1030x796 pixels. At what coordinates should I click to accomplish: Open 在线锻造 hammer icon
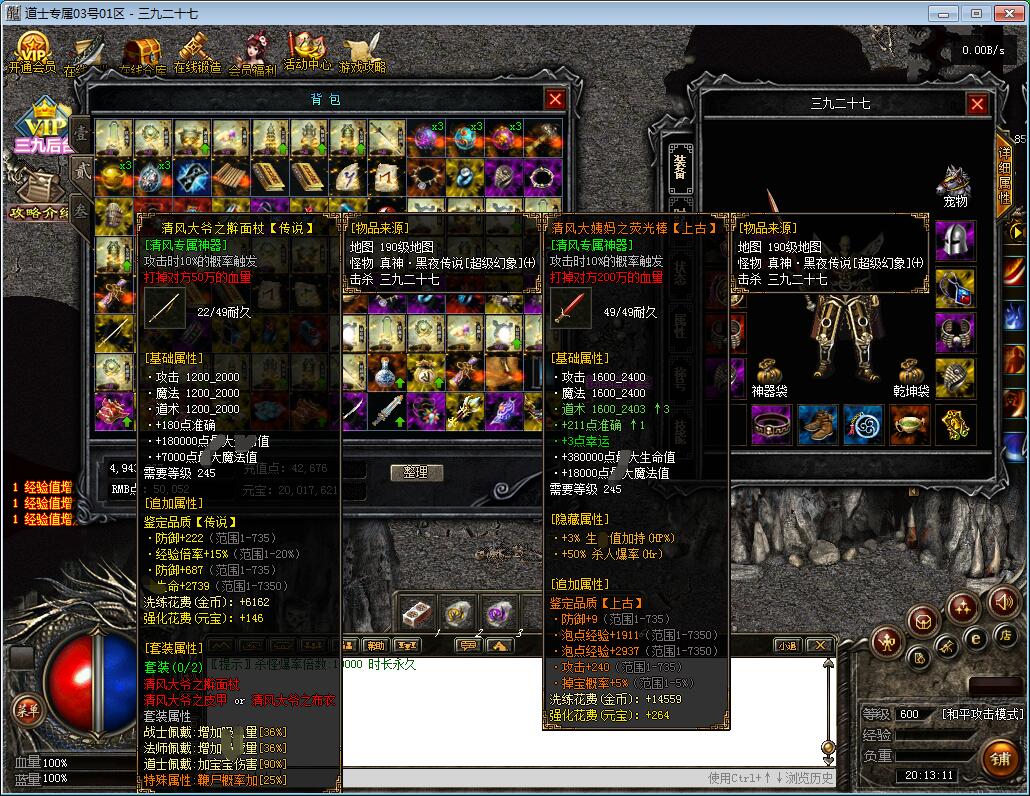[x=196, y=52]
